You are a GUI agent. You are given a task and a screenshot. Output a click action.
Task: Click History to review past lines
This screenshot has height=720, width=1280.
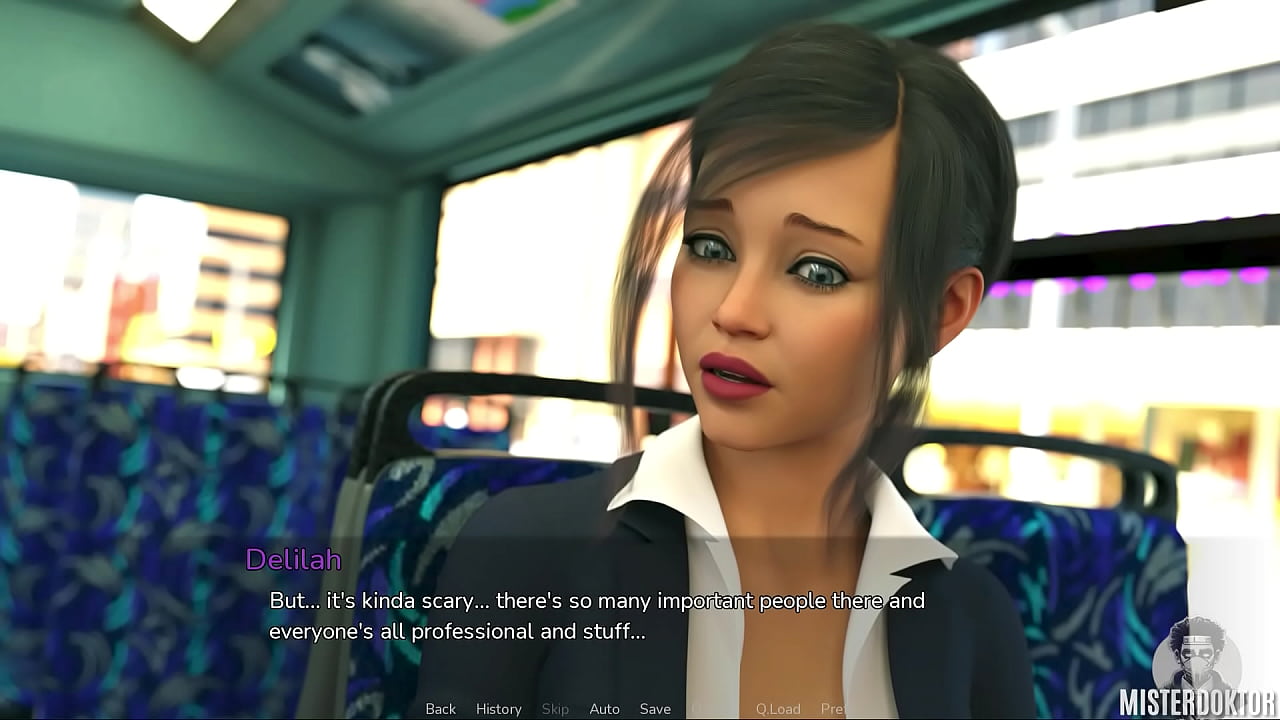(498, 708)
